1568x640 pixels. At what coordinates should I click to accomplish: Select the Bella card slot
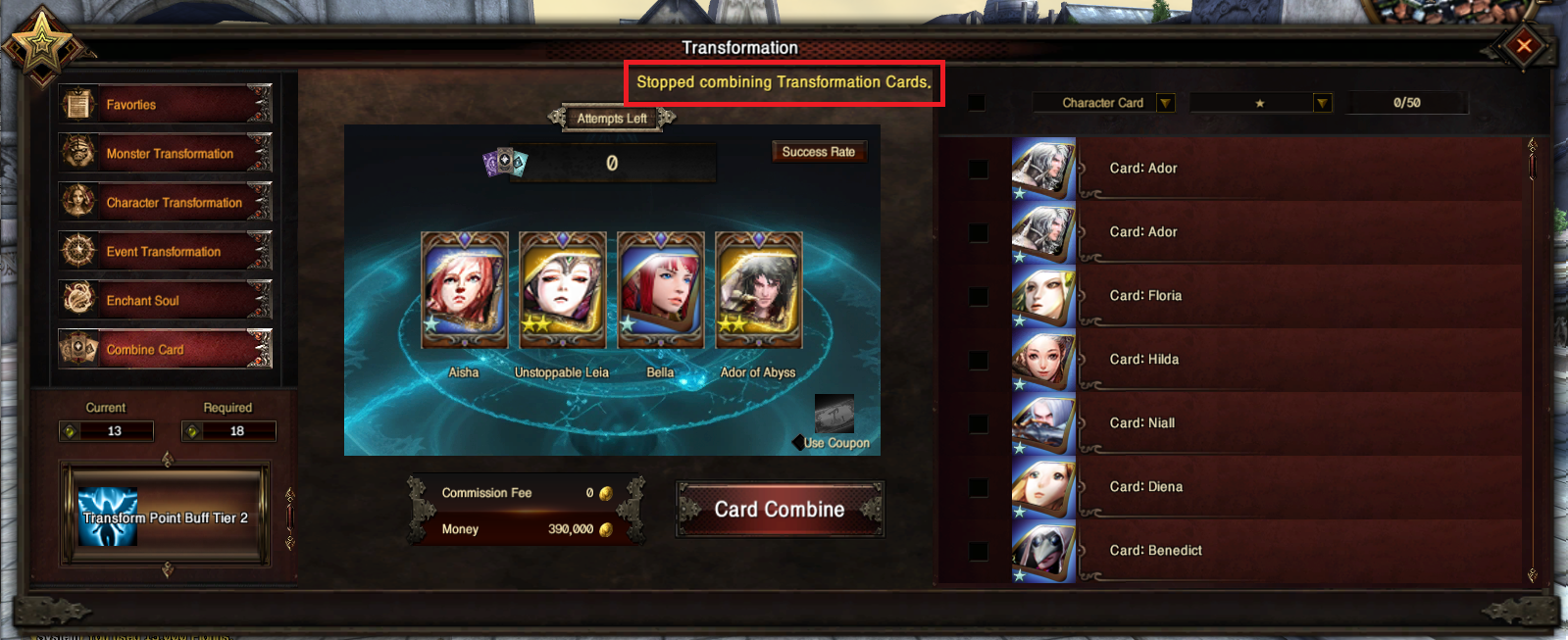(660, 290)
